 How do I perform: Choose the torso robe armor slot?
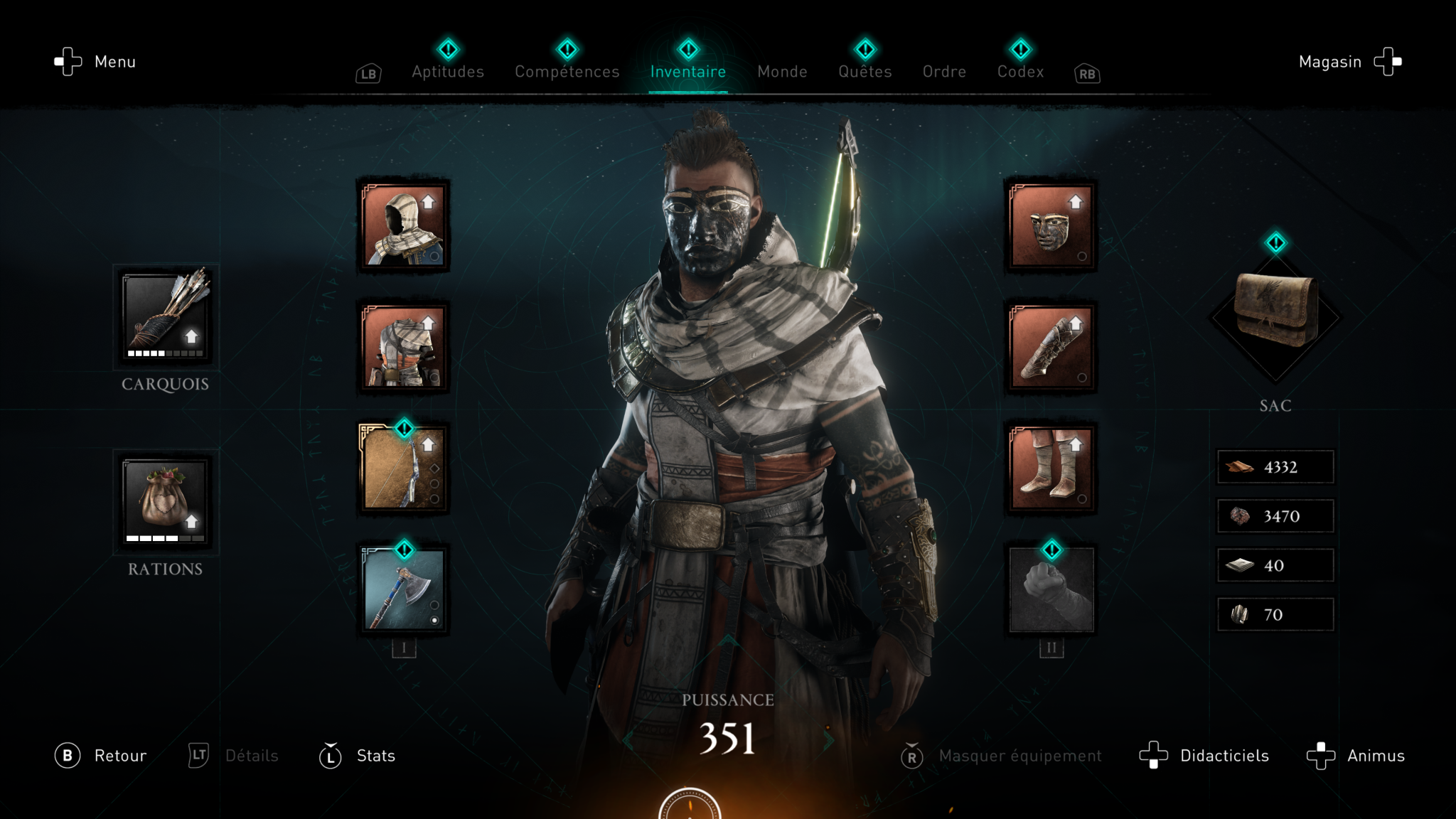[403, 347]
